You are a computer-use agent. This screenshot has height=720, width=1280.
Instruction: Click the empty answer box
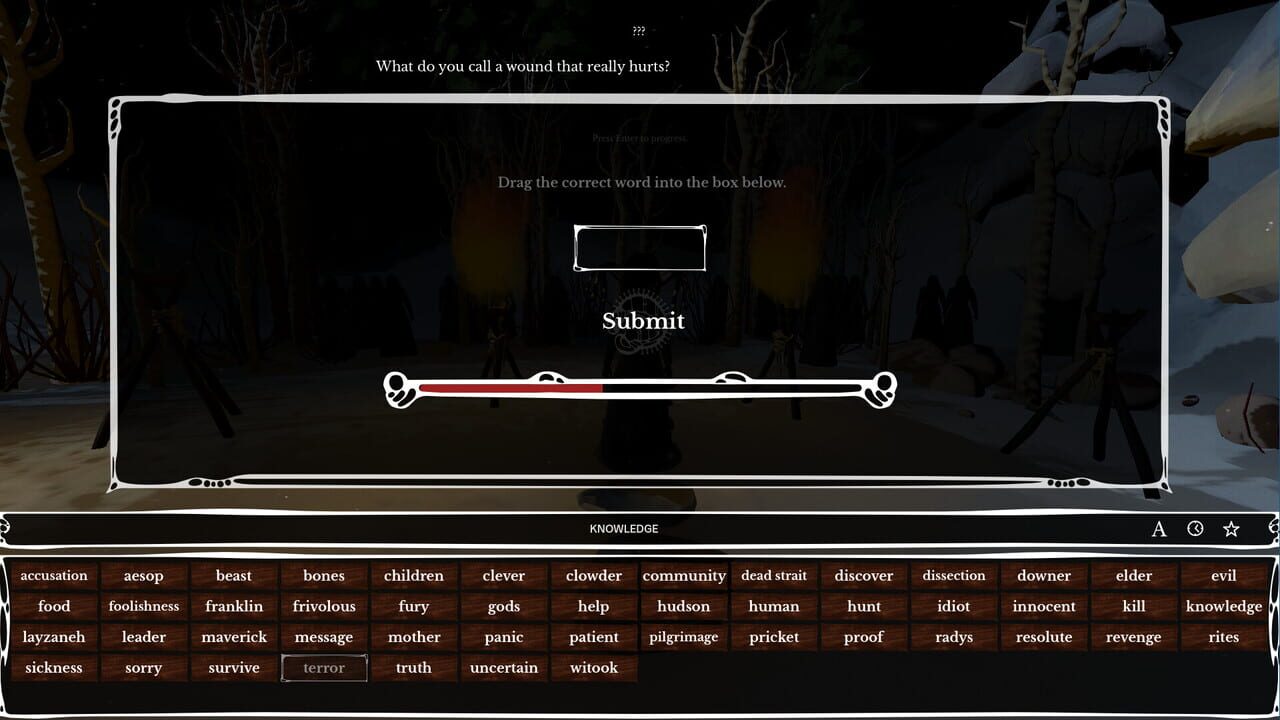640,247
